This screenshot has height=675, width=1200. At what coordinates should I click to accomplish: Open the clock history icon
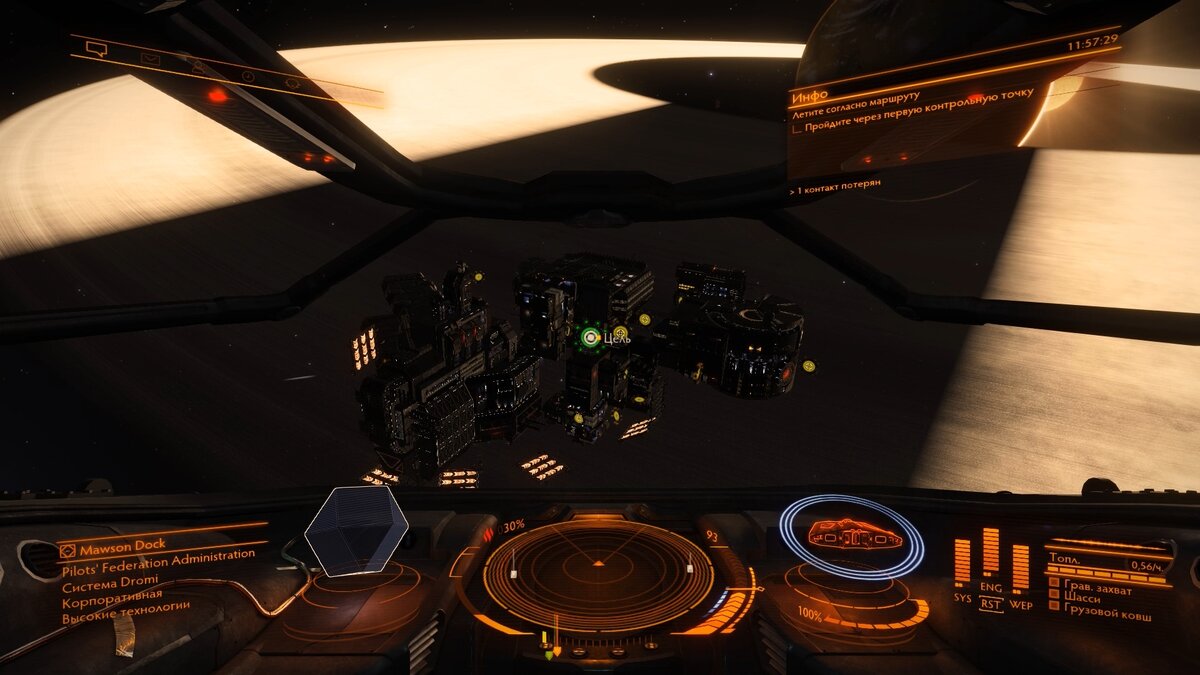click(248, 76)
